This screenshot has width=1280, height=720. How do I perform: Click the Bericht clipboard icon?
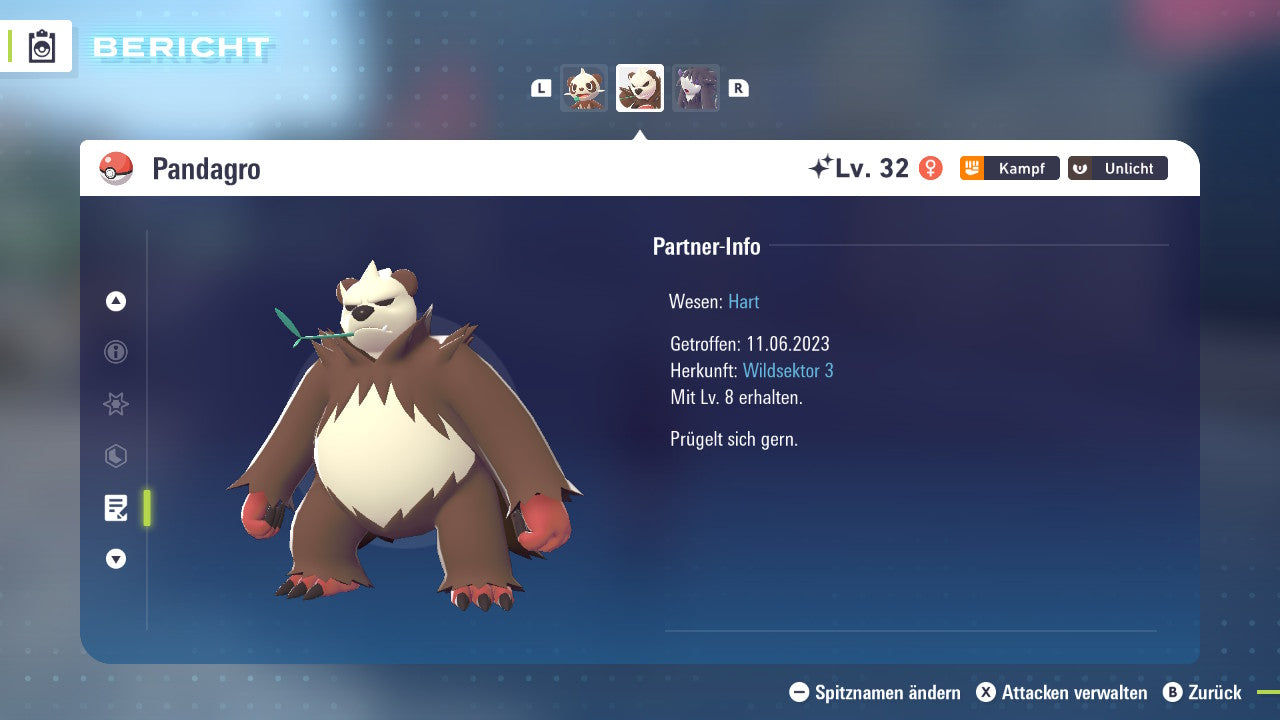coord(42,46)
